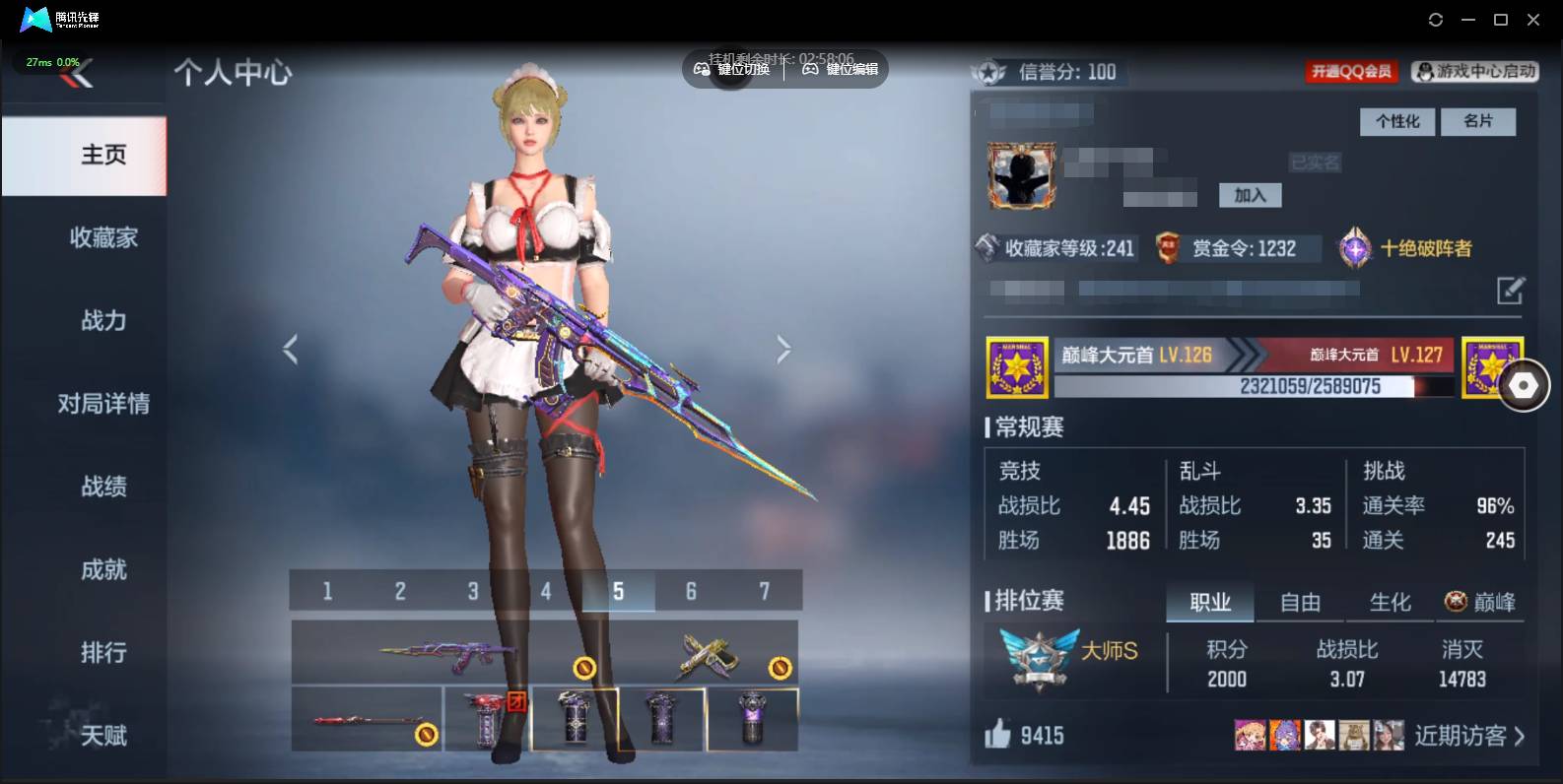Switch to the 生化 ranked tab
This screenshot has width=1563, height=784.
[1390, 602]
